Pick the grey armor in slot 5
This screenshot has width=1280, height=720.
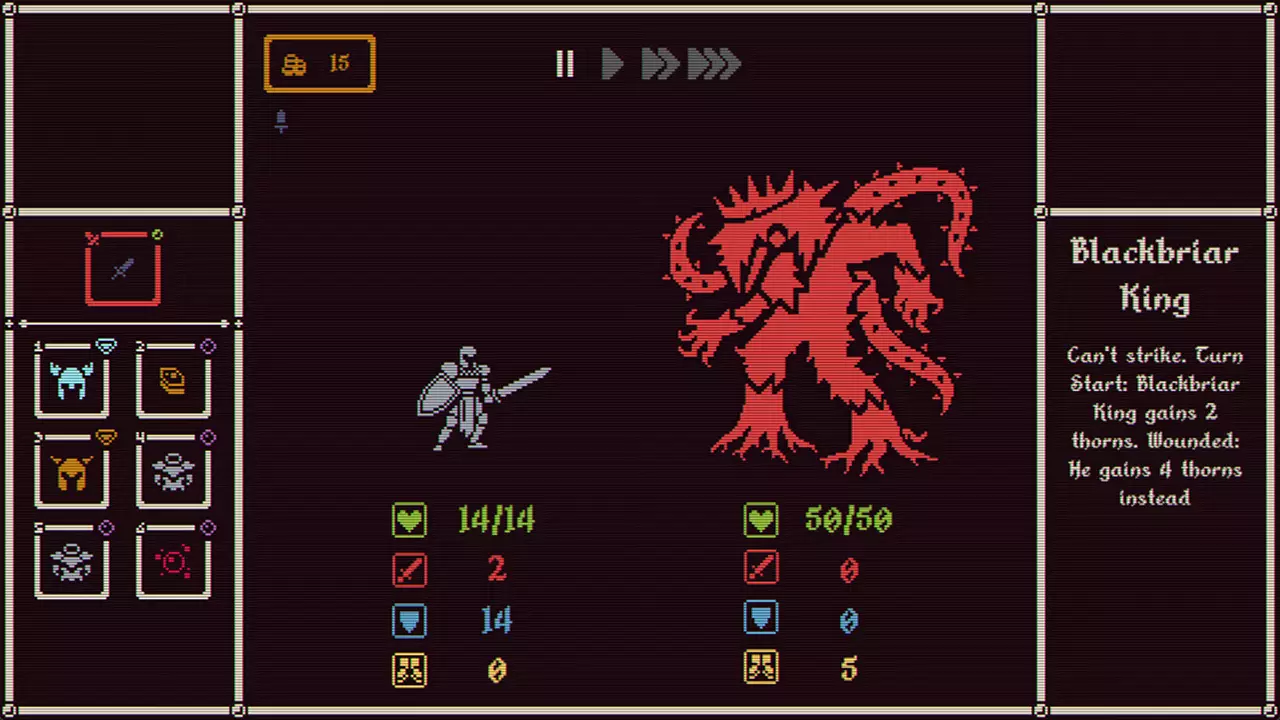[72, 563]
